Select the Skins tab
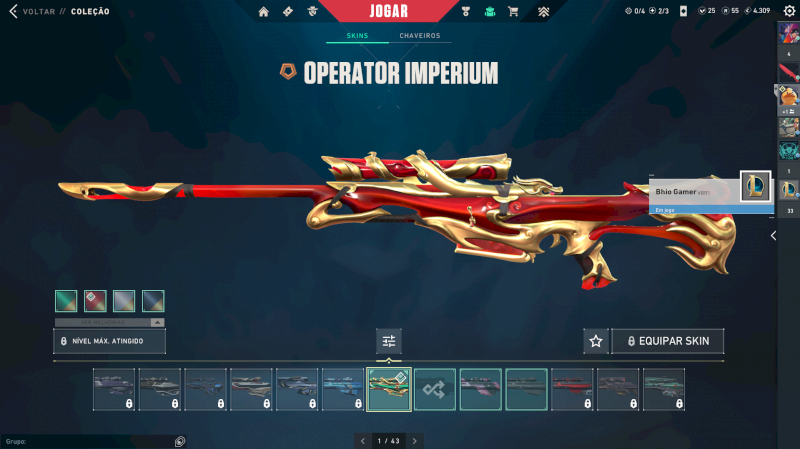This screenshot has height=449, width=800. (357, 36)
